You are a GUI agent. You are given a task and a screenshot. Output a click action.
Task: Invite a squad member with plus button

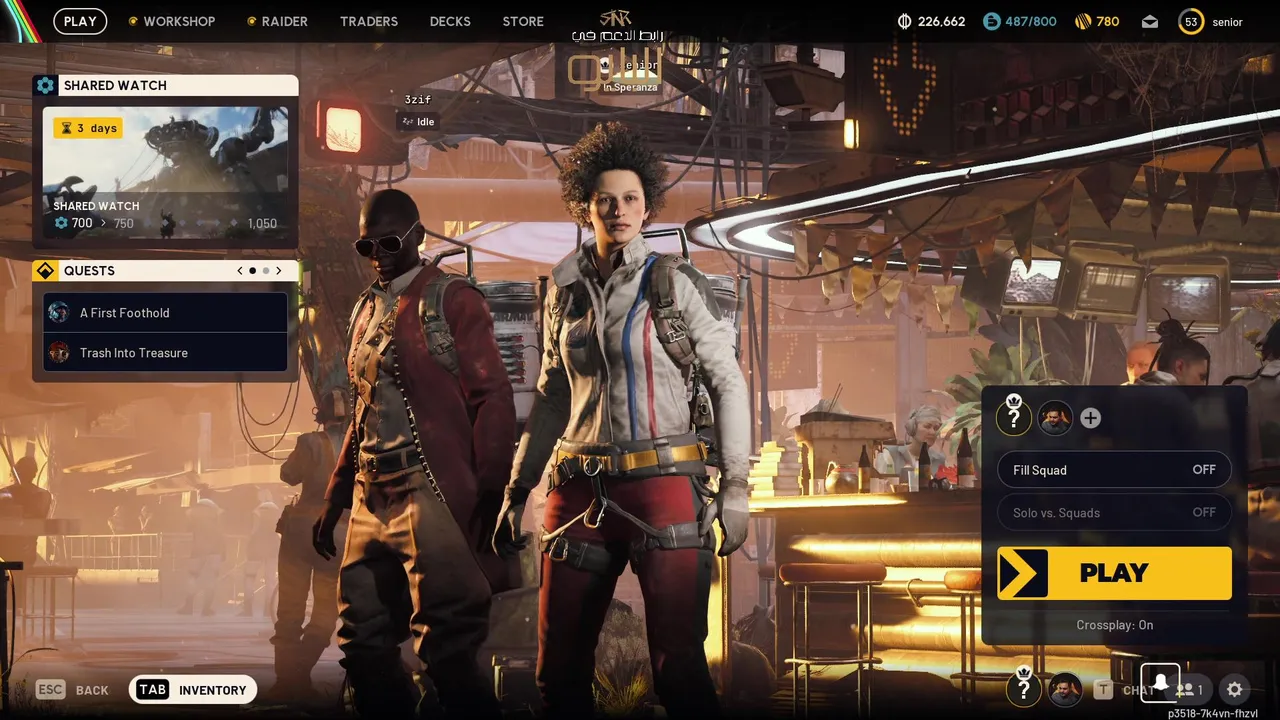point(1090,418)
